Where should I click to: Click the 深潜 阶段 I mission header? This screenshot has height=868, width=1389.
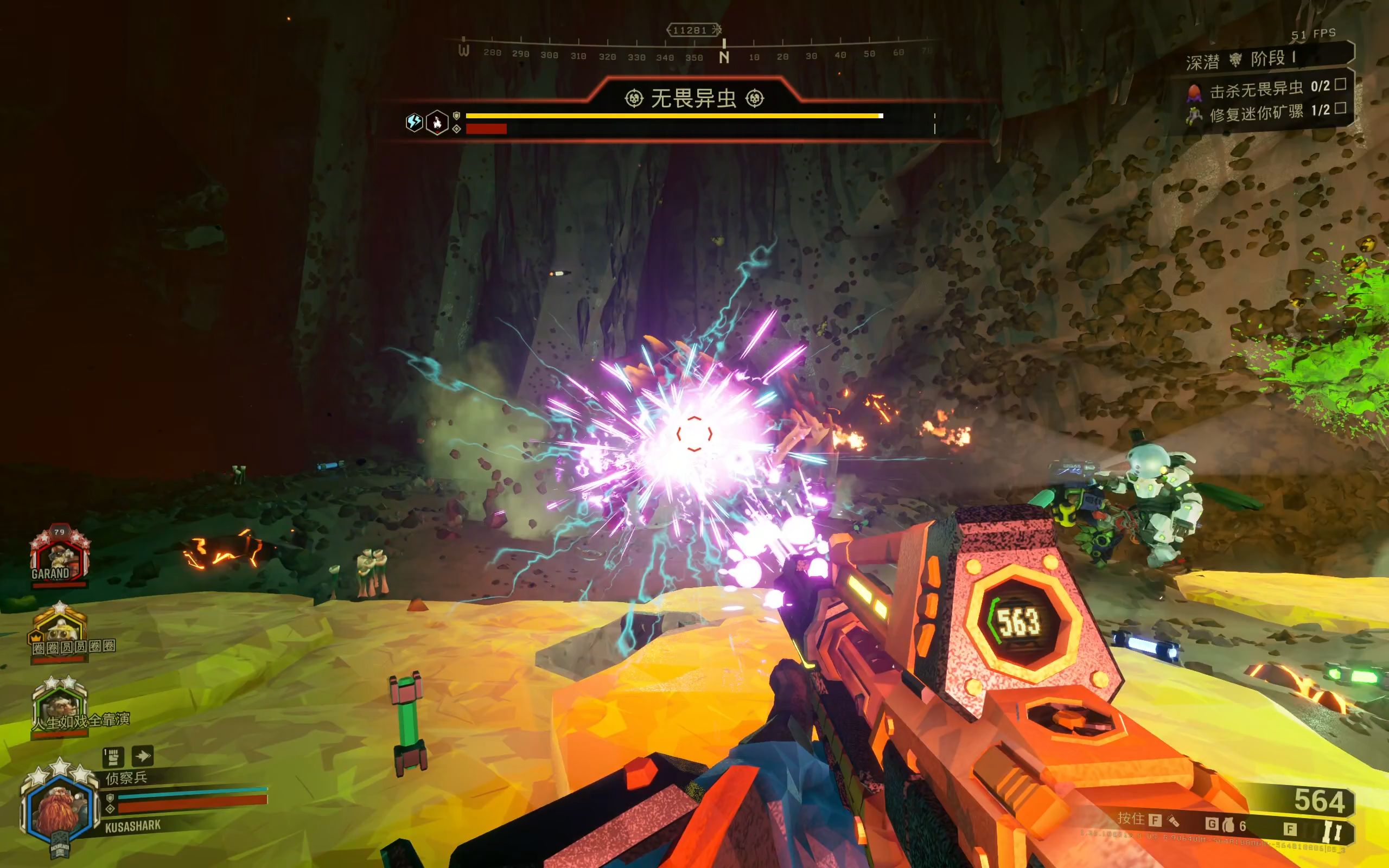click(x=1240, y=60)
